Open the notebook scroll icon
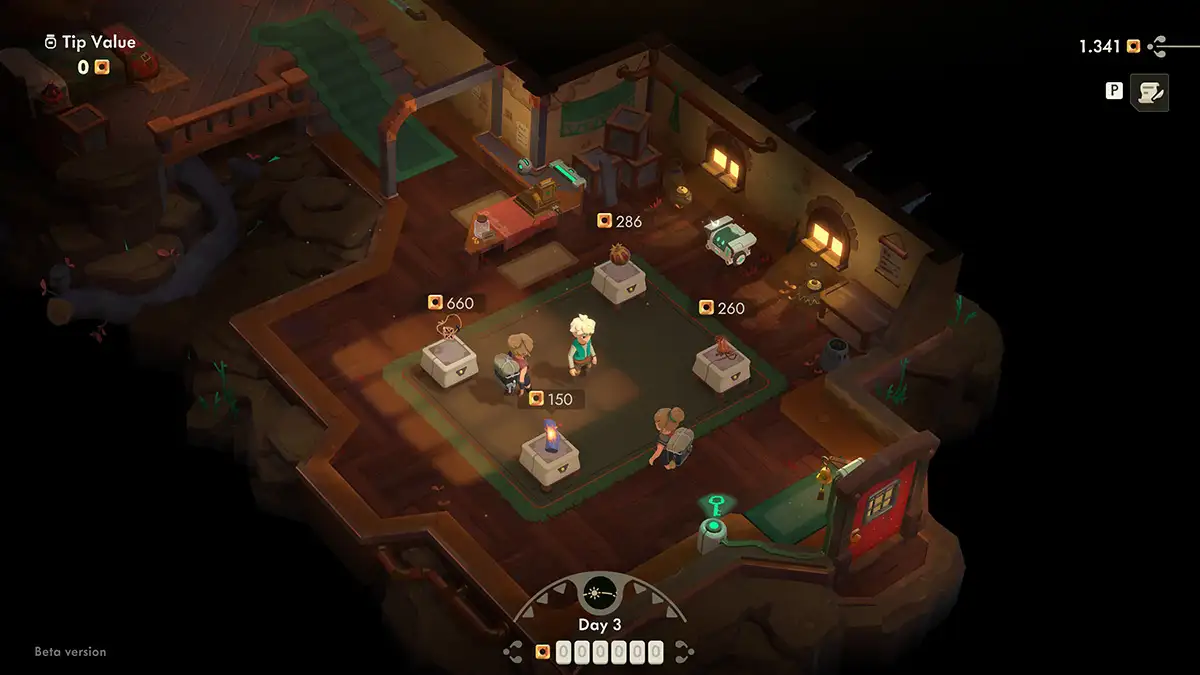The width and height of the screenshot is (1200, 675). (1149, 92)
